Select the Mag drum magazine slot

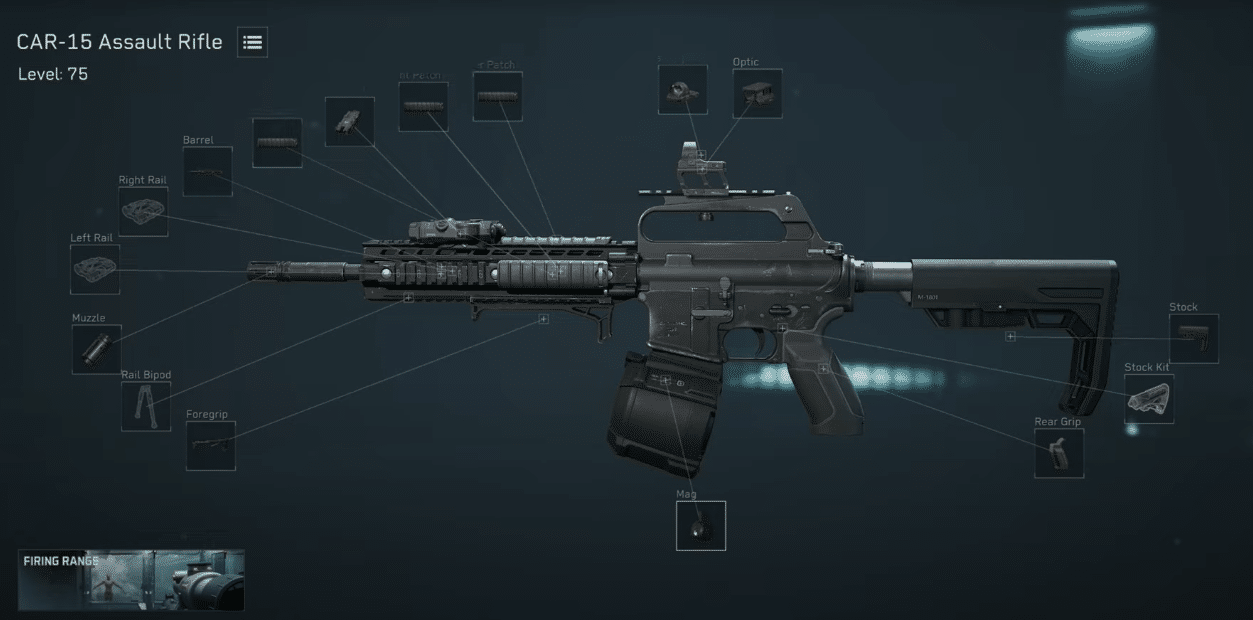tap(700, 525)
